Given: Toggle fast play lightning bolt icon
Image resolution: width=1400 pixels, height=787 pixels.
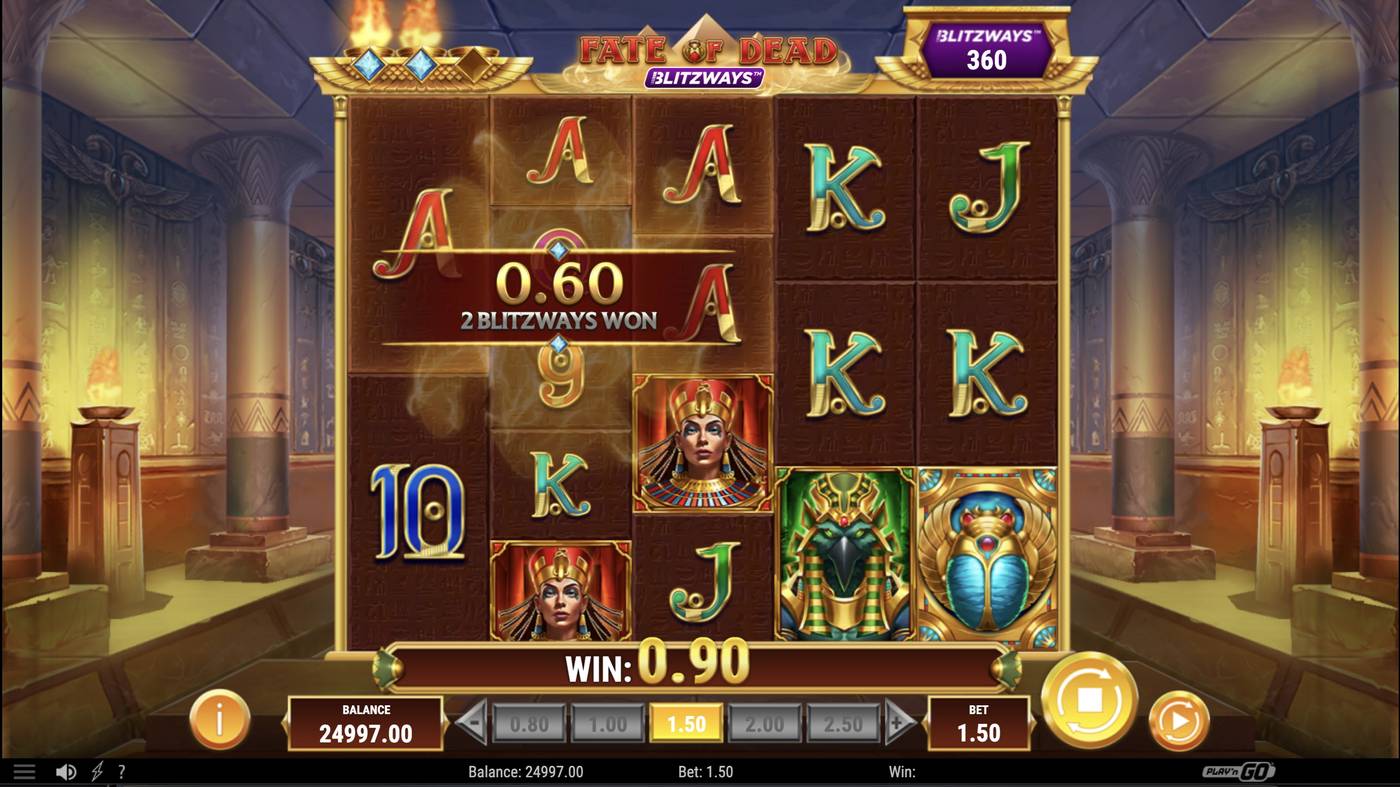Looking at the screenshot, I should tap(97, 772).
